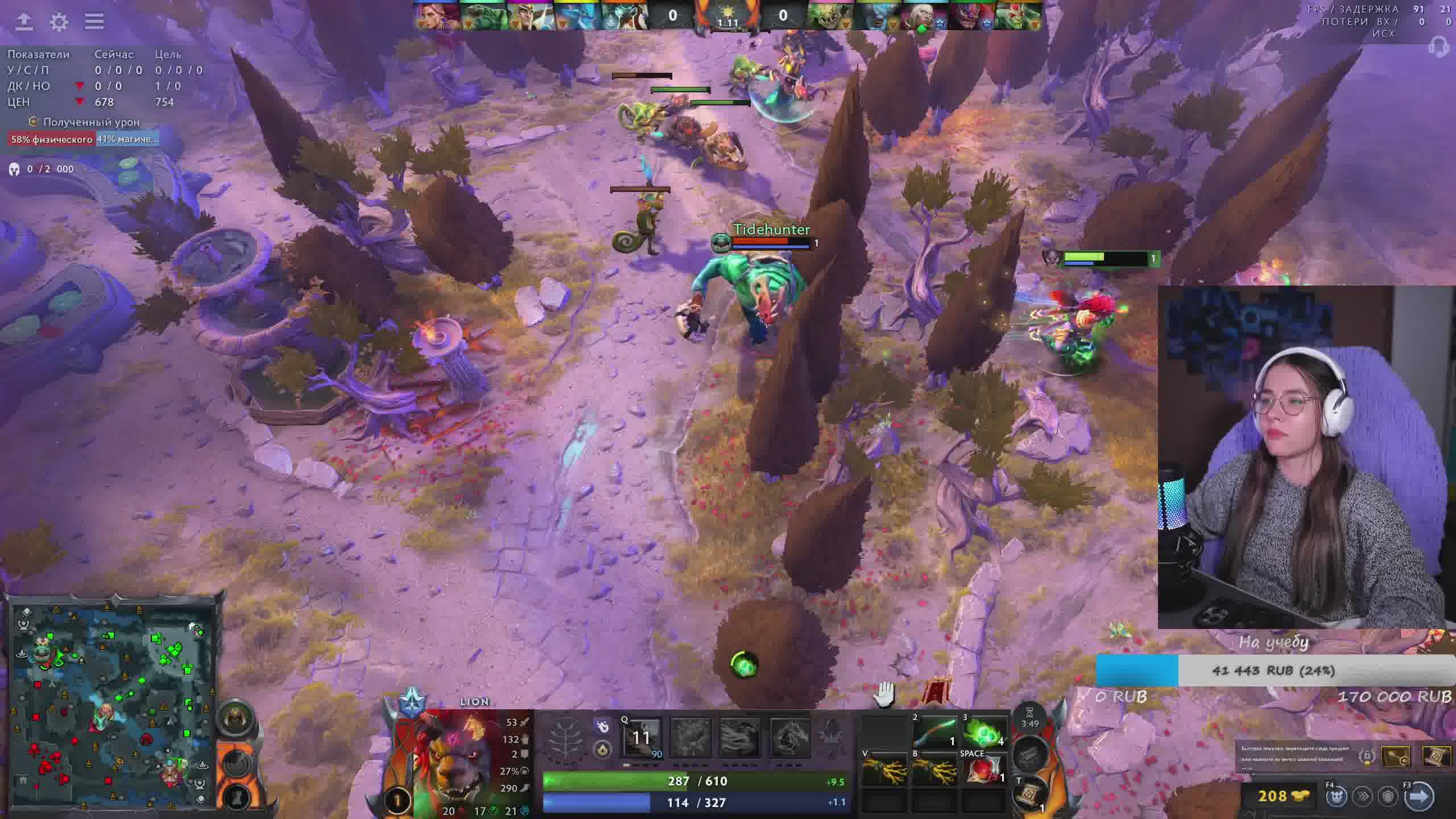Open the hamburger main menu
This screenshot has height=819, width=1456.
[x=94, y=22]
